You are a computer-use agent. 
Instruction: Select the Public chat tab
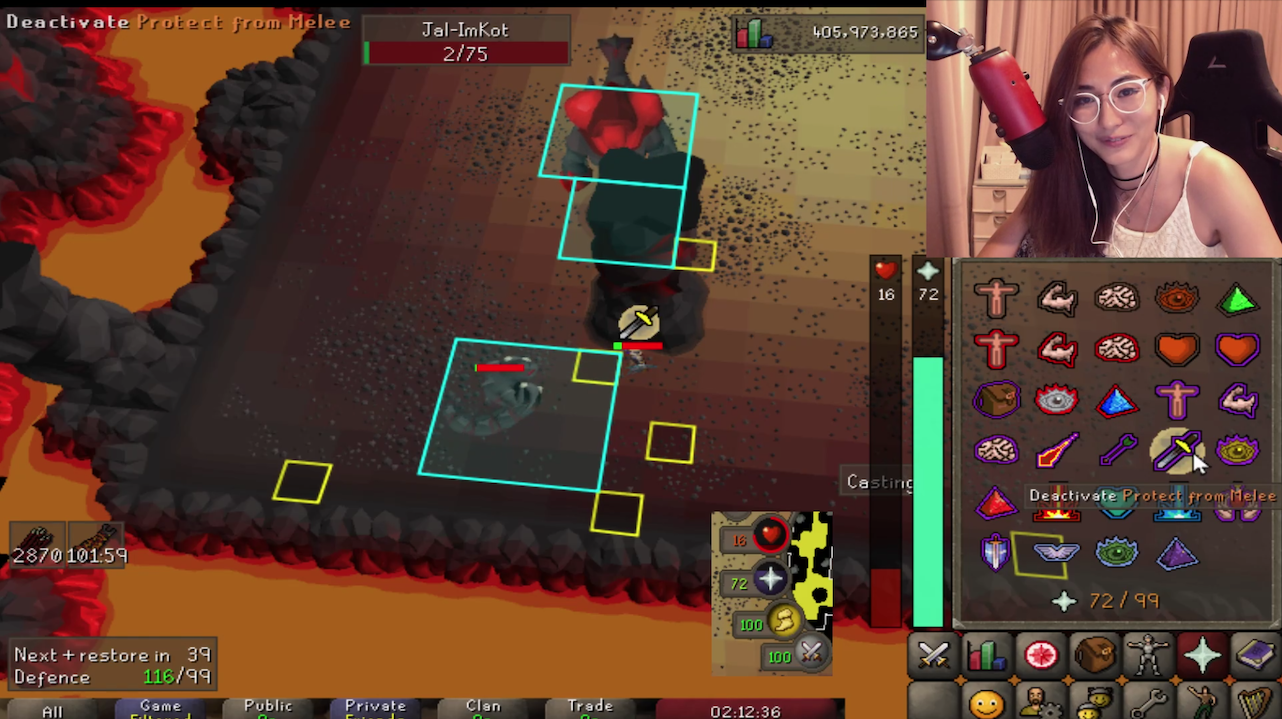[x=268, y=709]
